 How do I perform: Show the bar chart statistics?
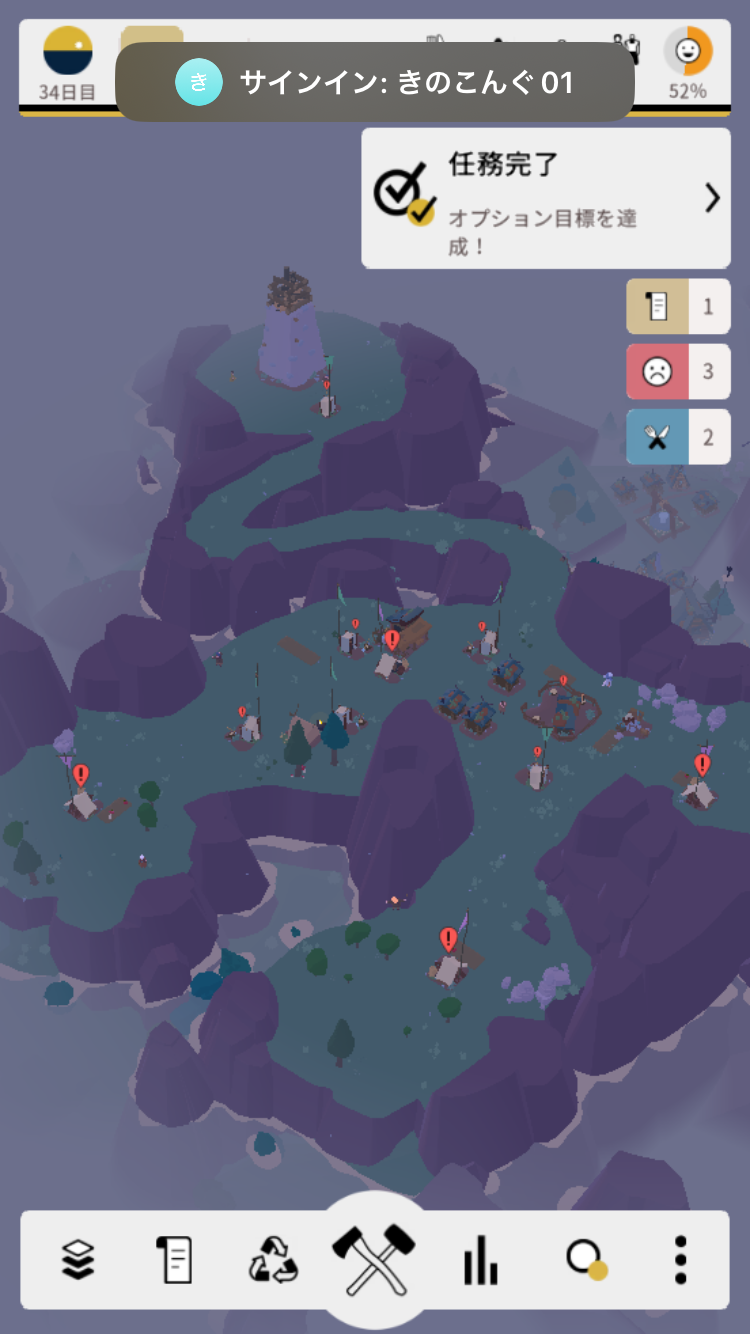click(480, 1259)
